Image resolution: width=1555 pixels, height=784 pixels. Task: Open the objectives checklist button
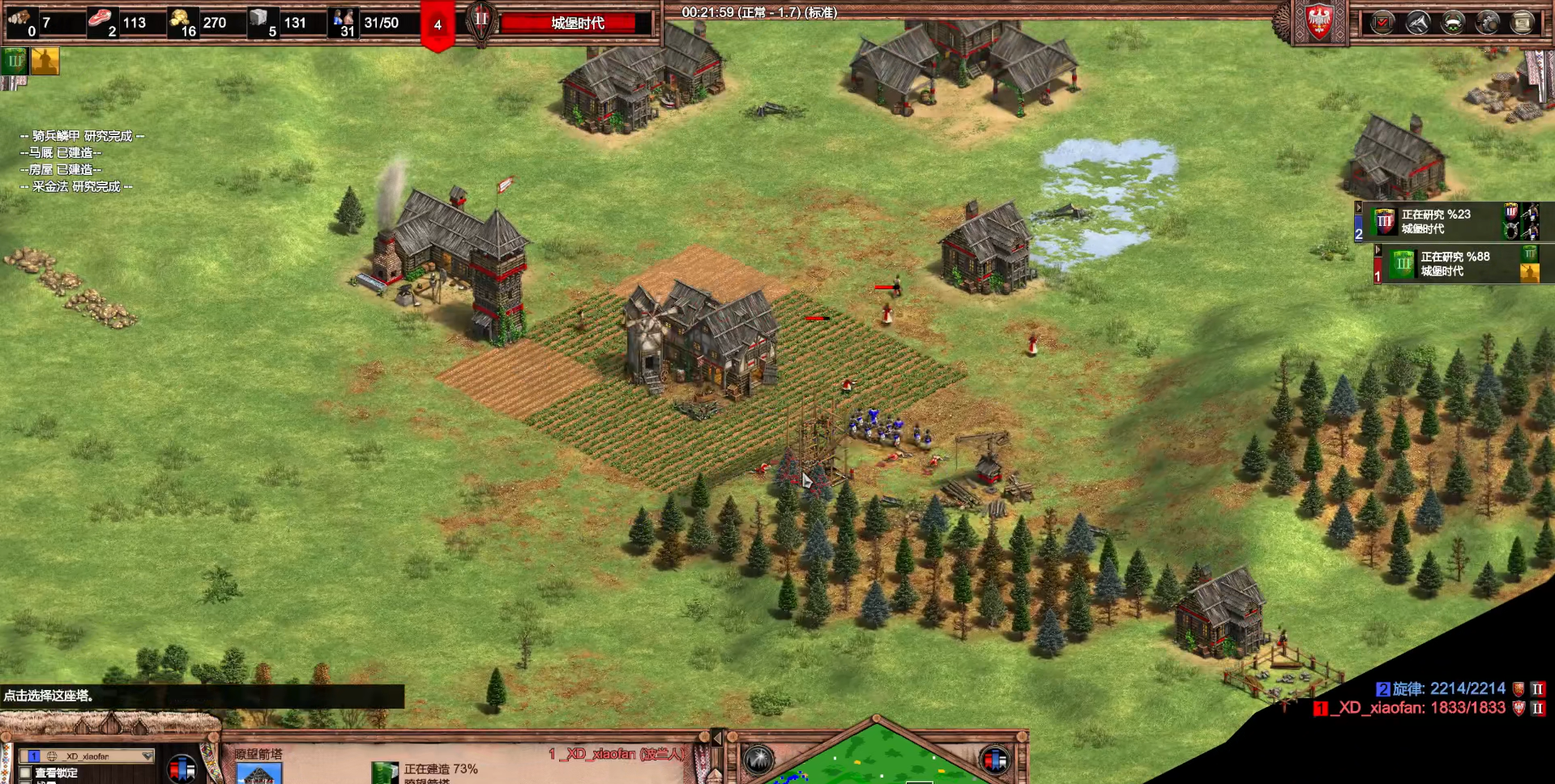click(x=1382, y=23)
